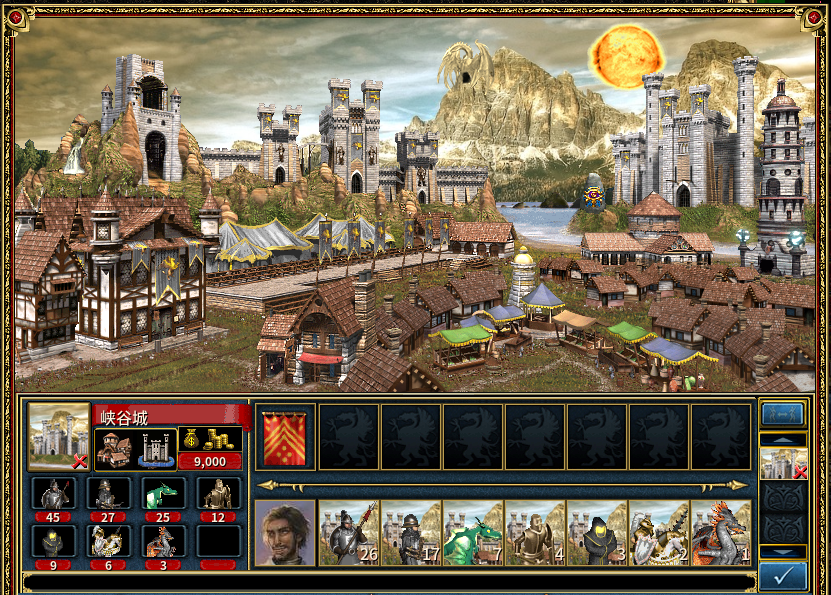This screenshot has height=595, width=831.
Task: Select the red chevron garrison banner
Action: point(286,436)
